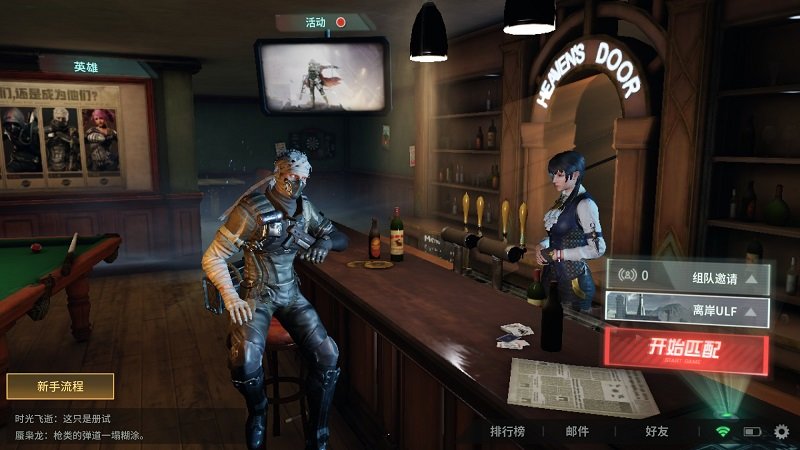Show the 排行榜 leaderboard

508,432
